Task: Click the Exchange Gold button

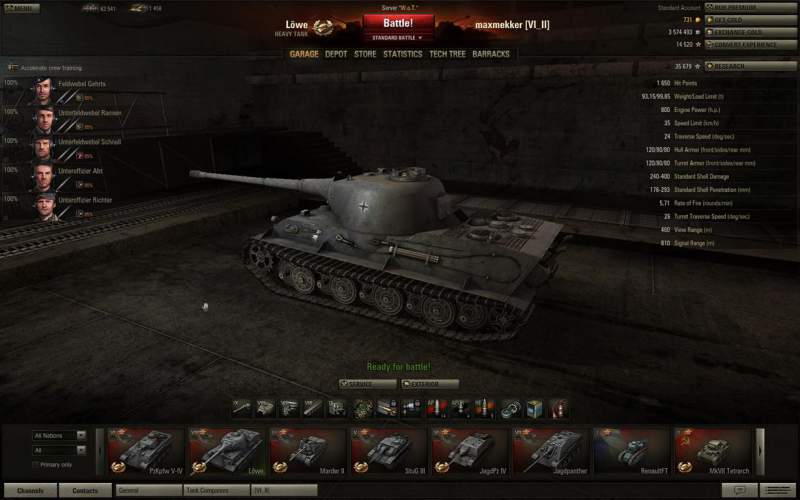Action: click(749, 32)
